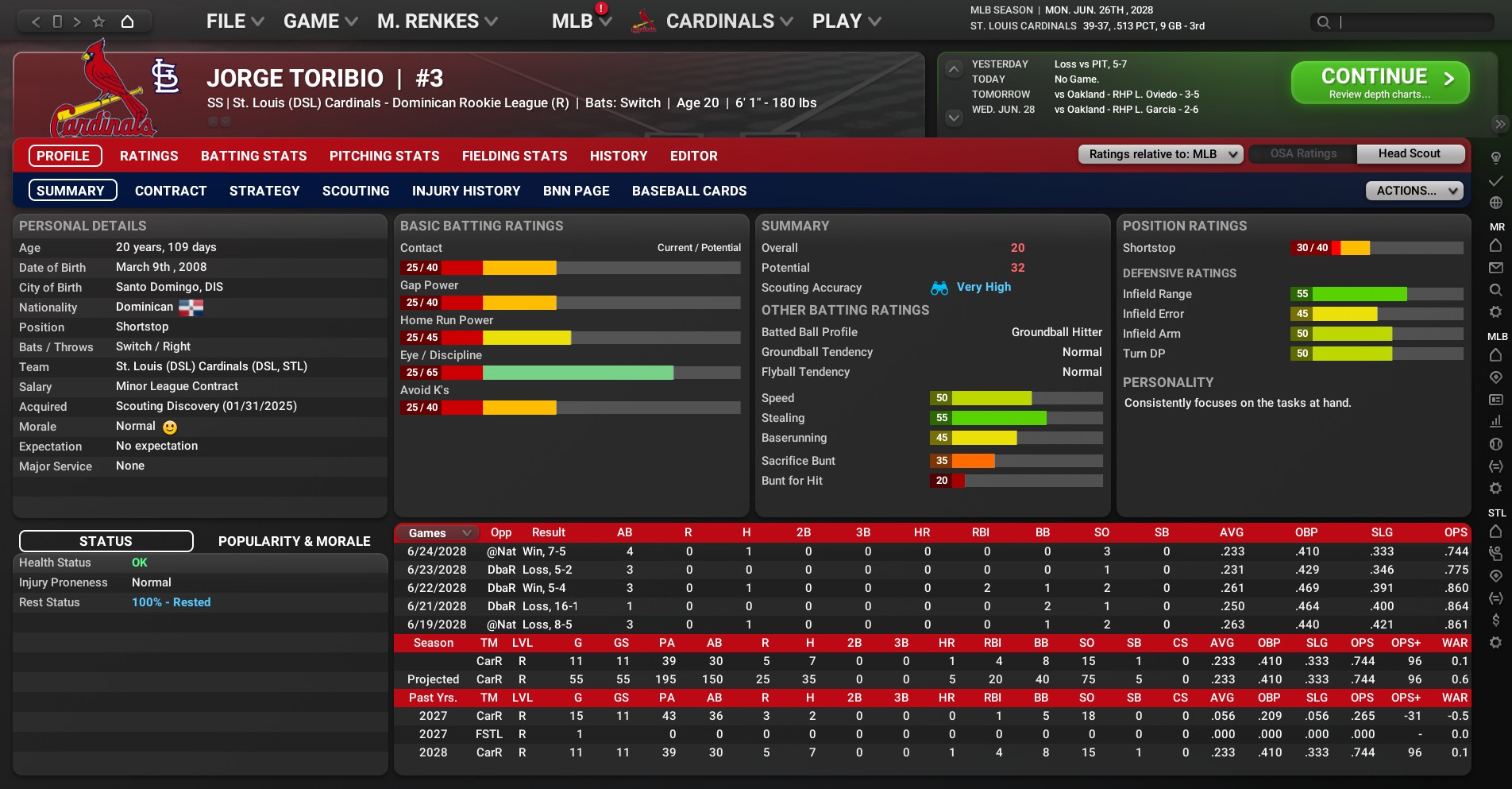Open the MLB menu

[580, 21]
